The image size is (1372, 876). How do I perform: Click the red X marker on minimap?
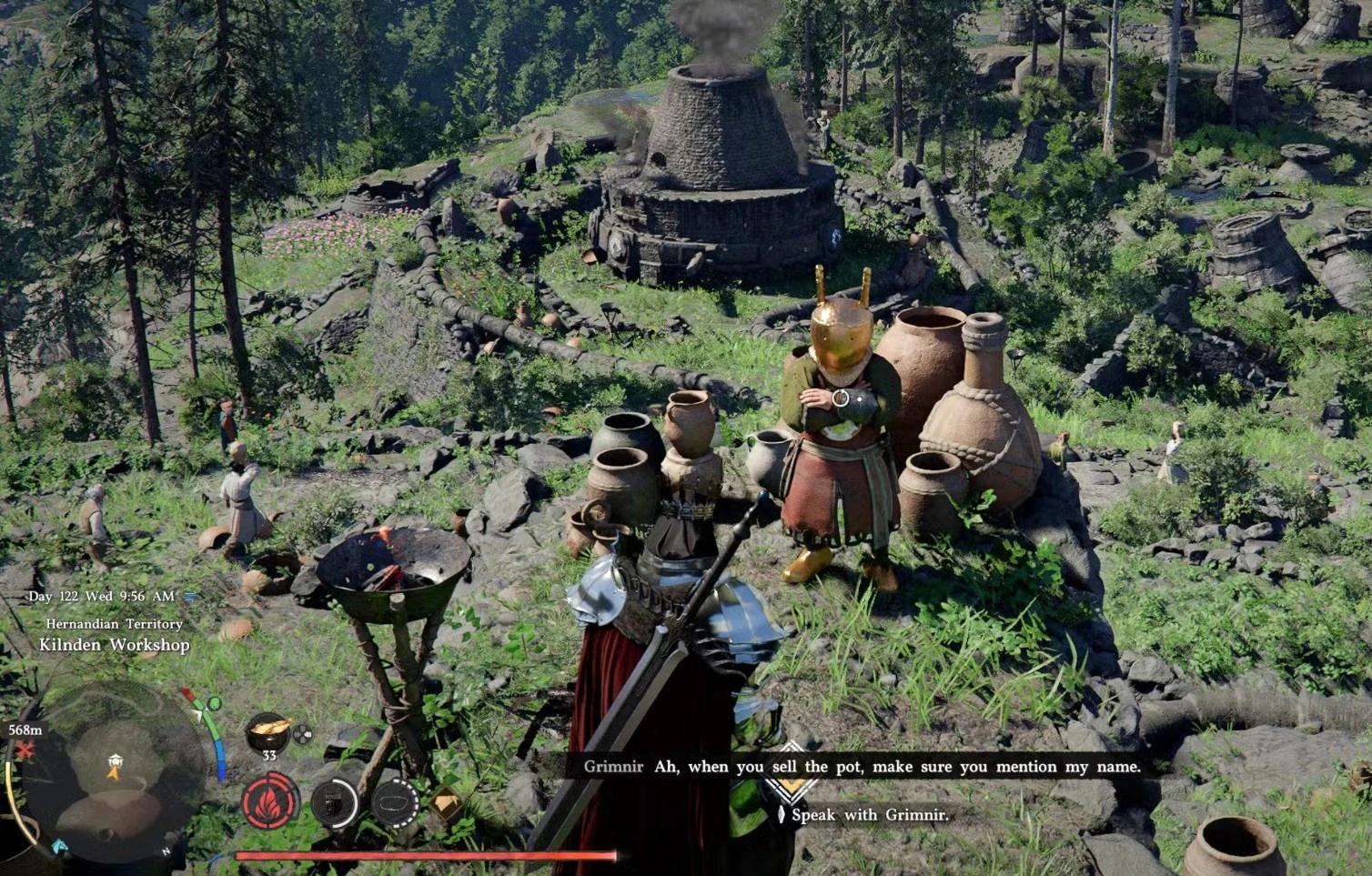pyautogui.click(x=25, y=751)
